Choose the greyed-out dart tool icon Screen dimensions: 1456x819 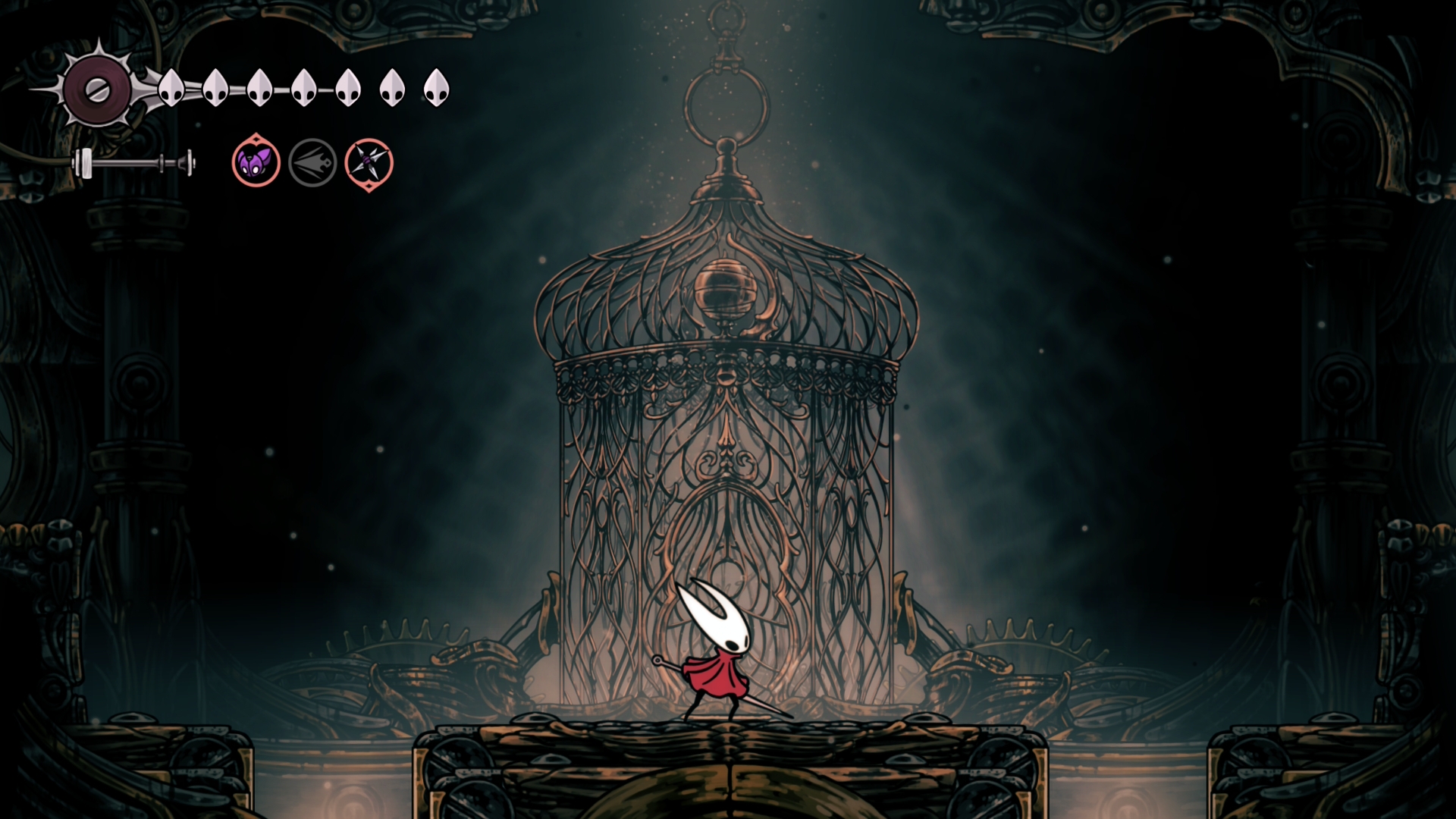coord(312,163)
